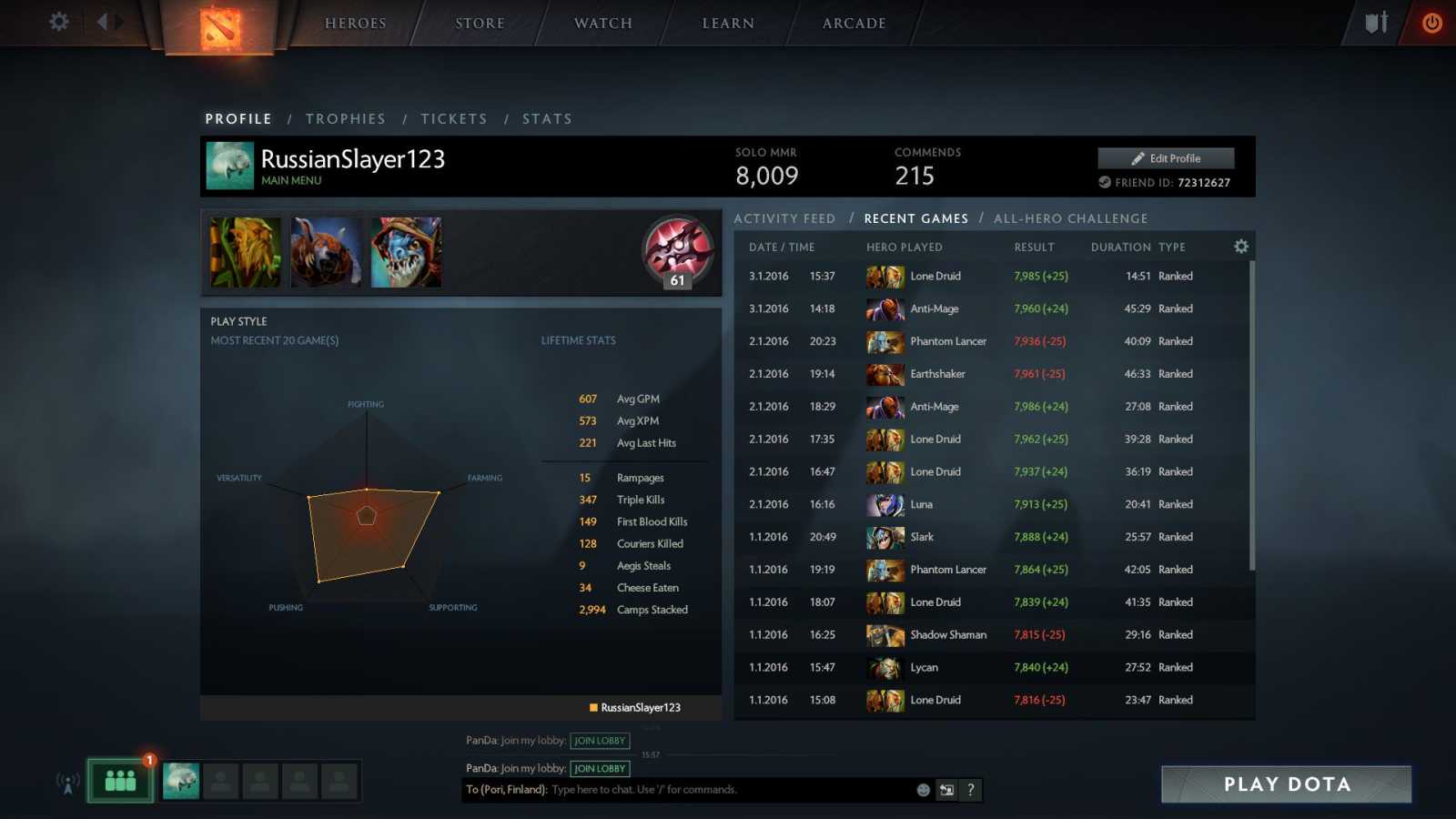Viewport: 1456px width, 819px height.
Task: Insert an emoticon using the smiley icon
Action: coord(922,790)
